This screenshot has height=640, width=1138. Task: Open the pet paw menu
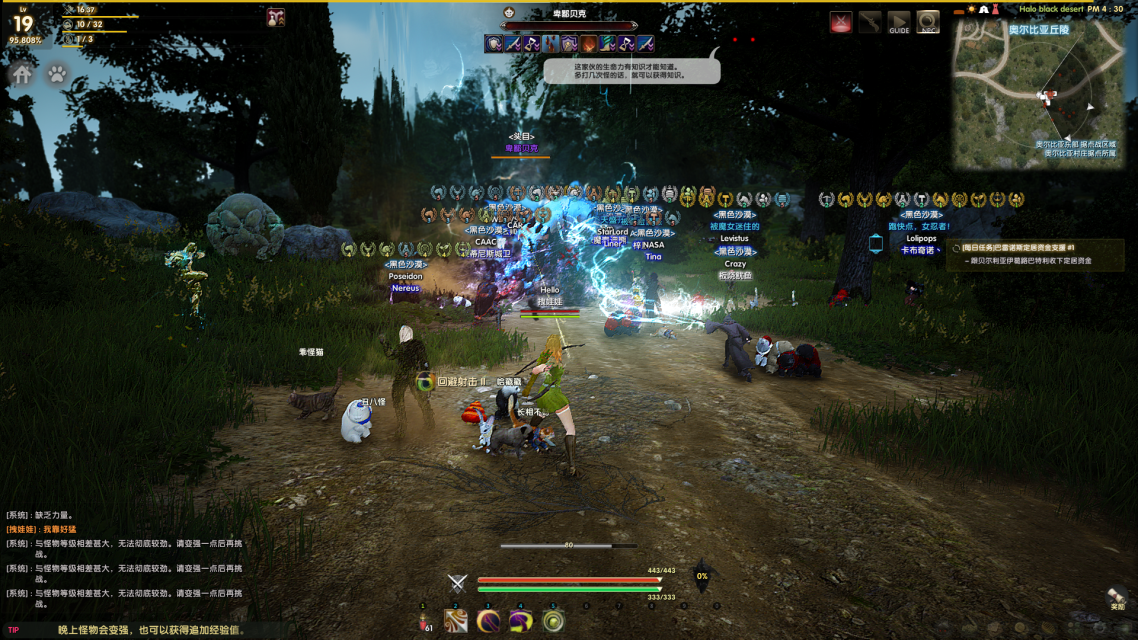57,74
